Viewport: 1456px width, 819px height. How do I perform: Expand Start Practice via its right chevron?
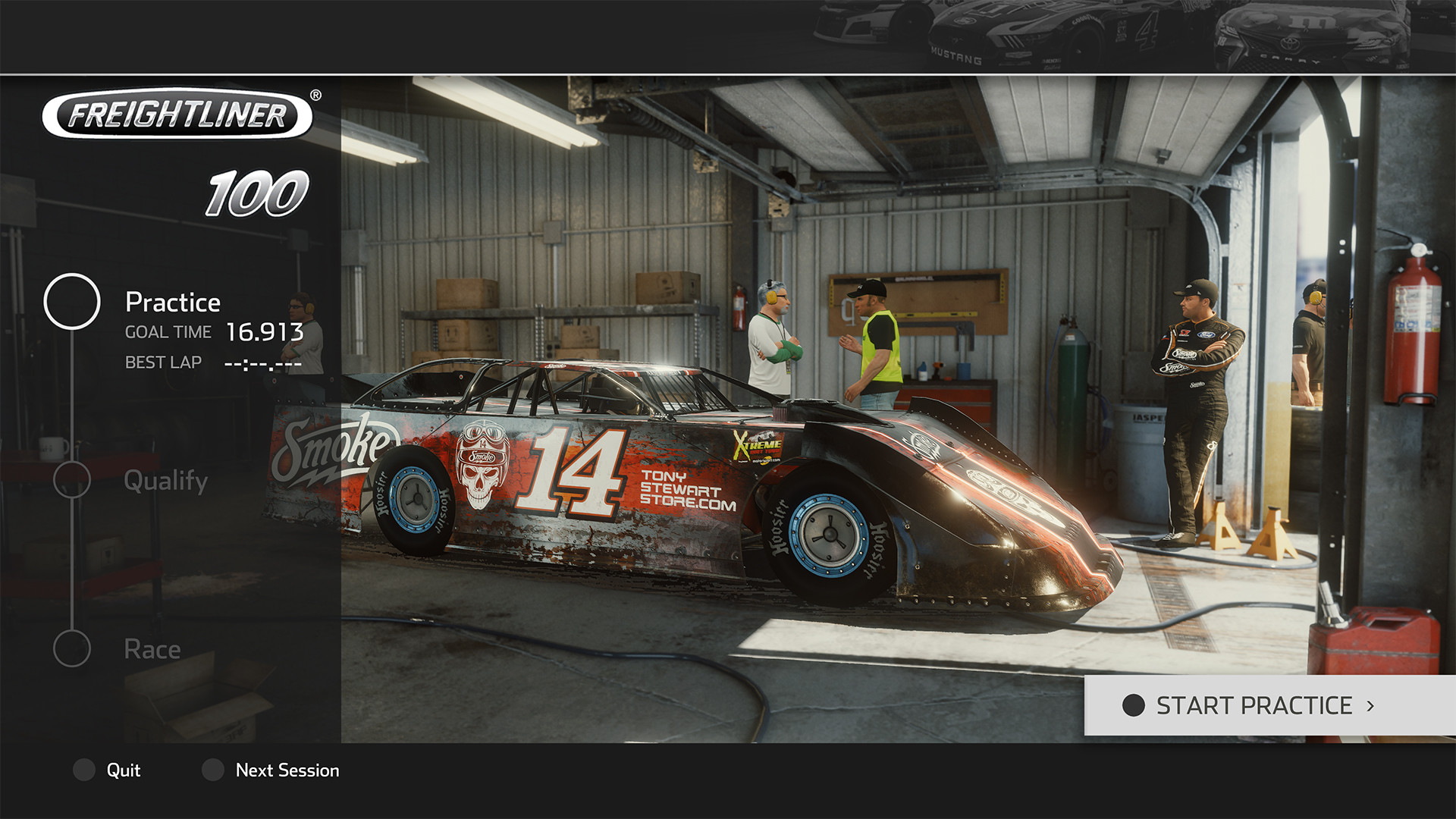point(1370,706)
